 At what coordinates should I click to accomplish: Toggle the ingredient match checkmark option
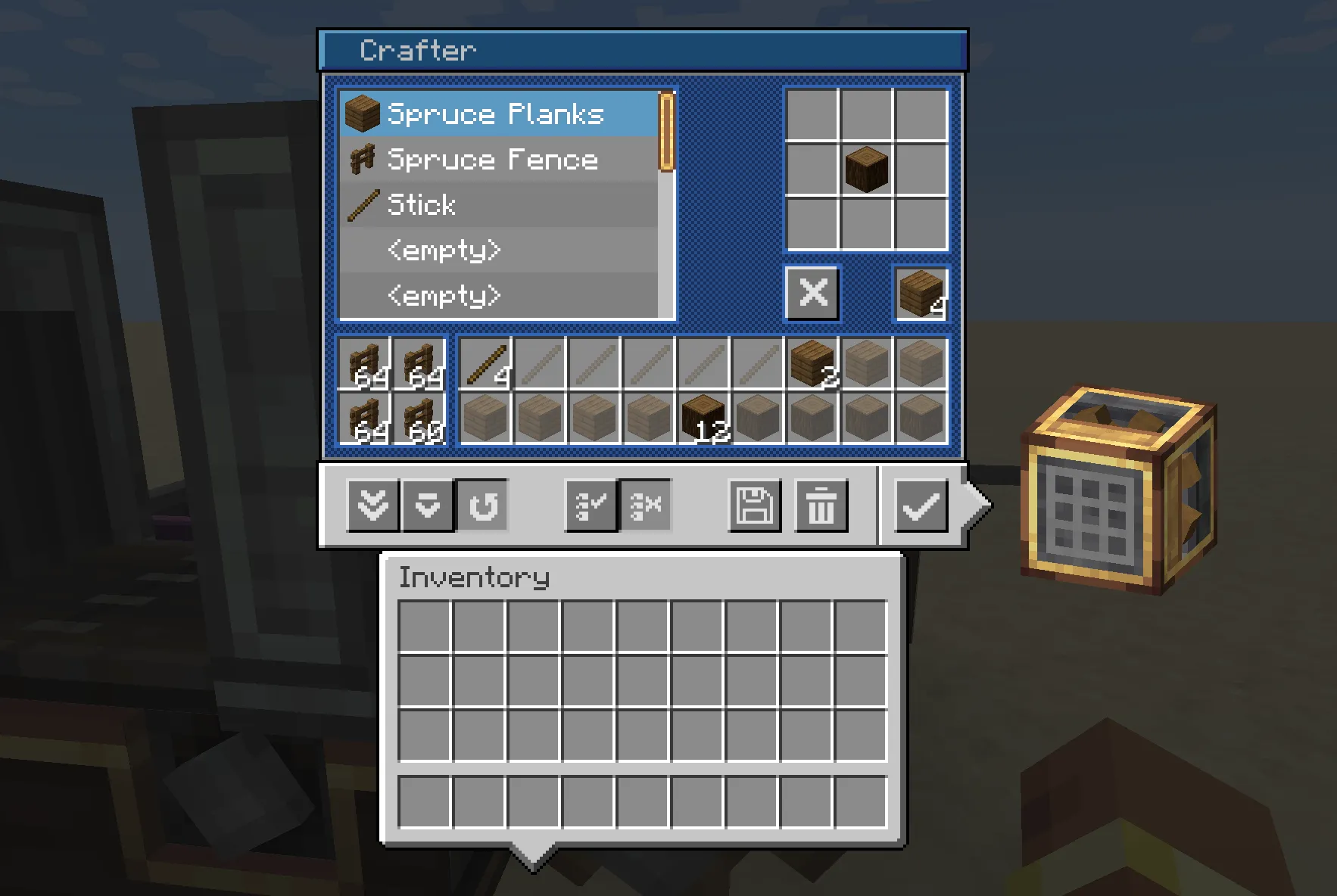click(x=590, y=506)
